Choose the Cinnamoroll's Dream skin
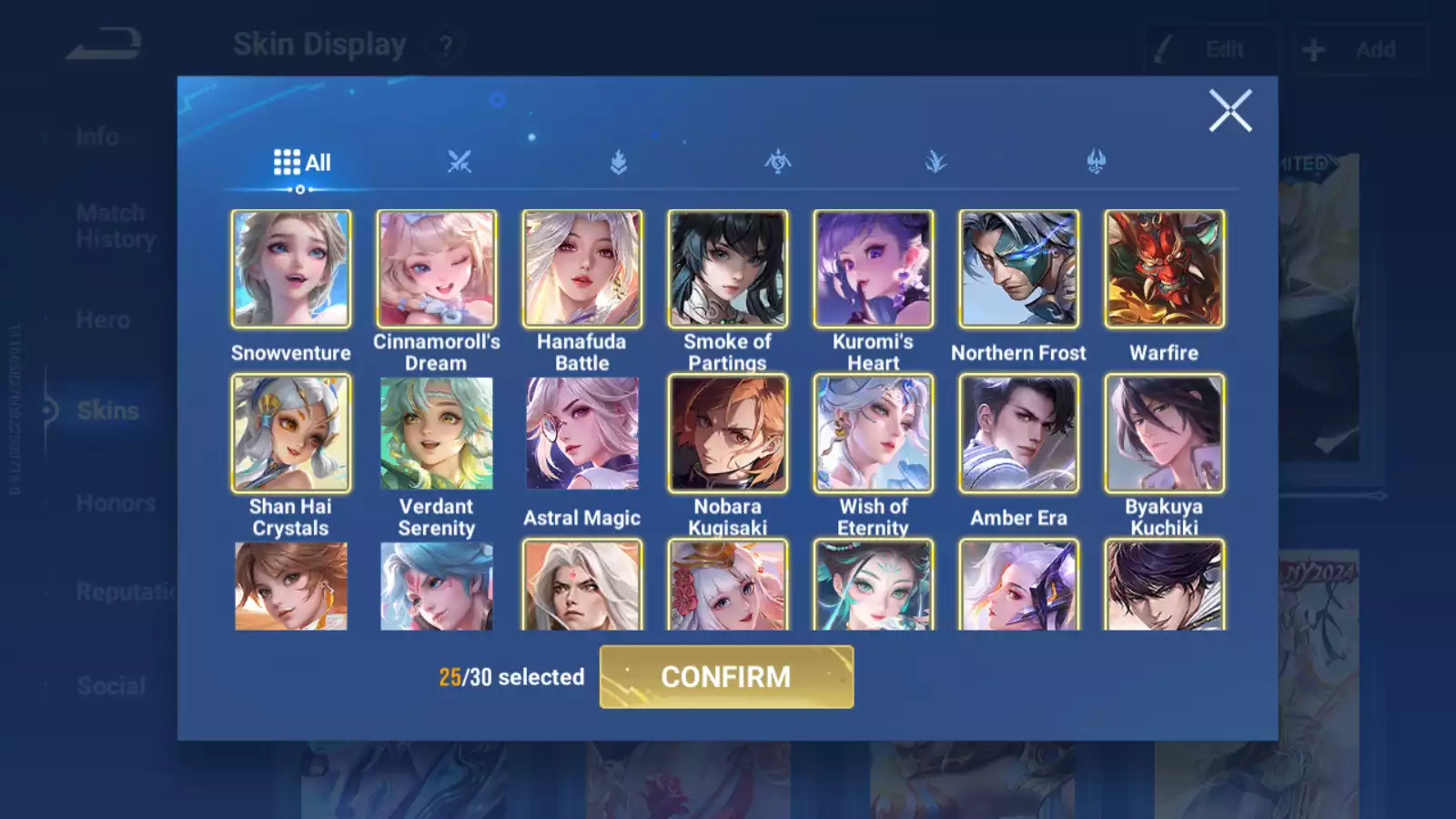The width and height of the screenshot is (1456, 819). click(x=437, y=269)
